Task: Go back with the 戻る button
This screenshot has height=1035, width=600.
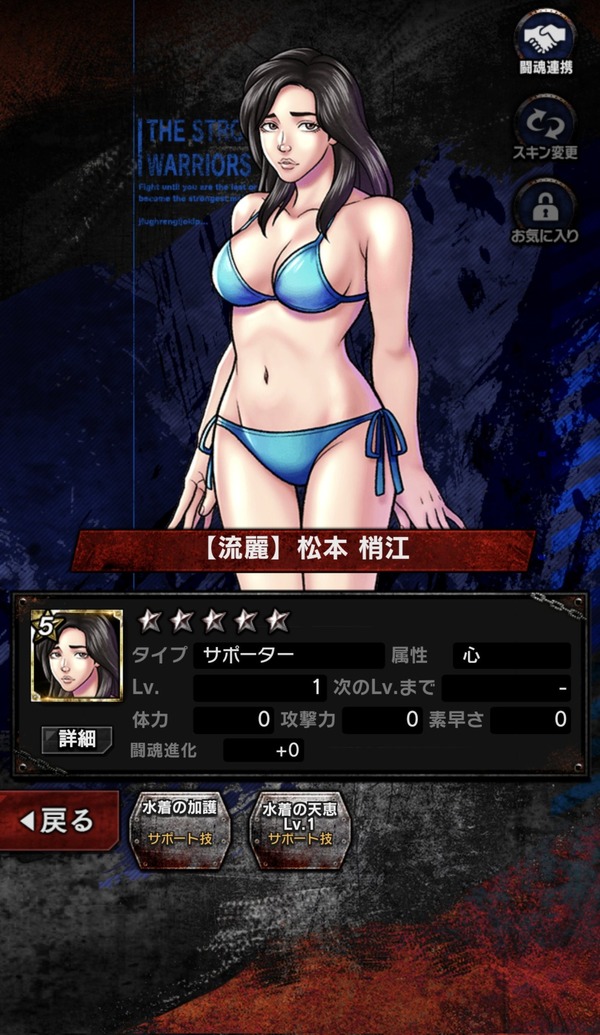Action: point(58,821)
